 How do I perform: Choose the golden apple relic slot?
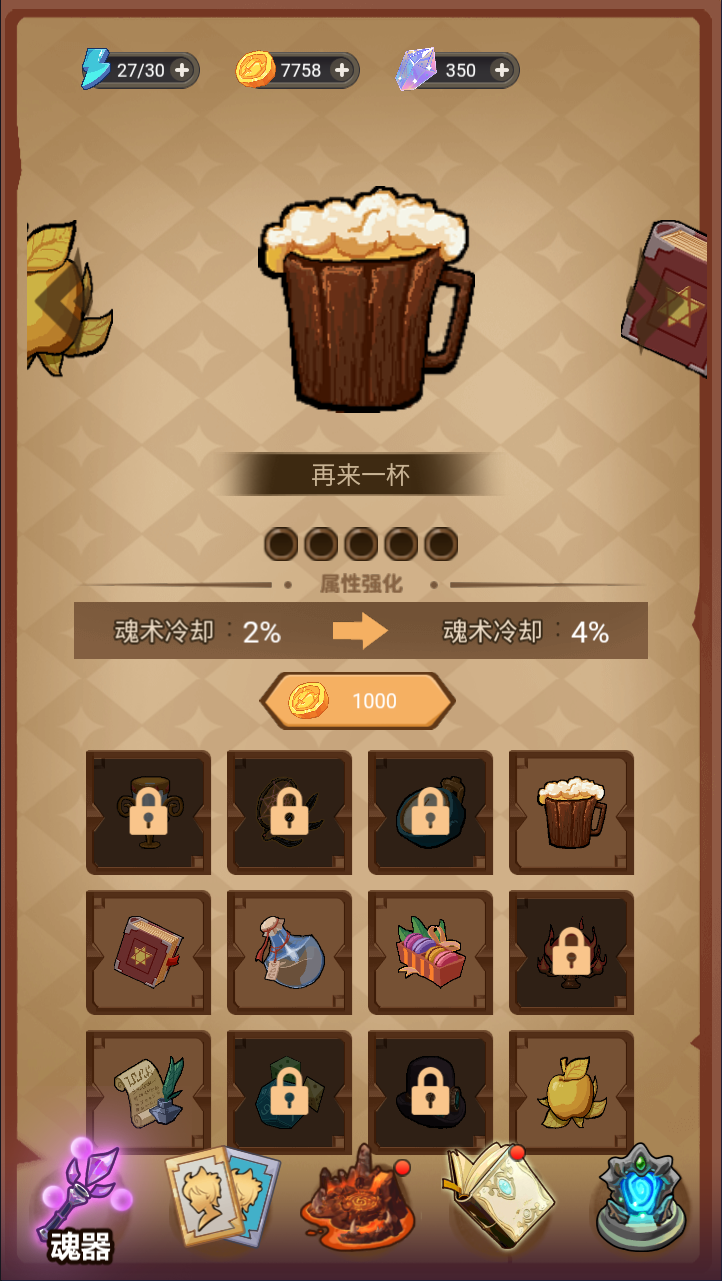click(571, 1091)
